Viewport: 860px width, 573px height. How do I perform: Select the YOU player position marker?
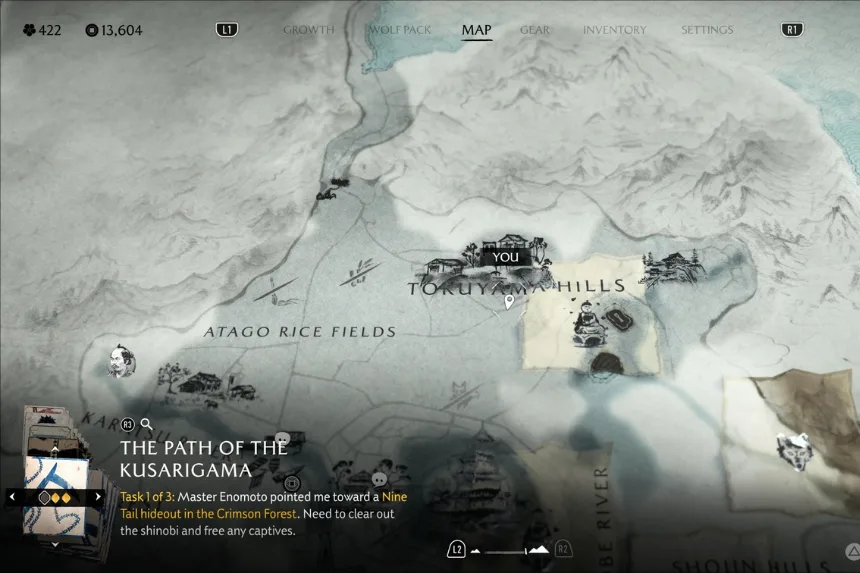(x=506, y=257)
